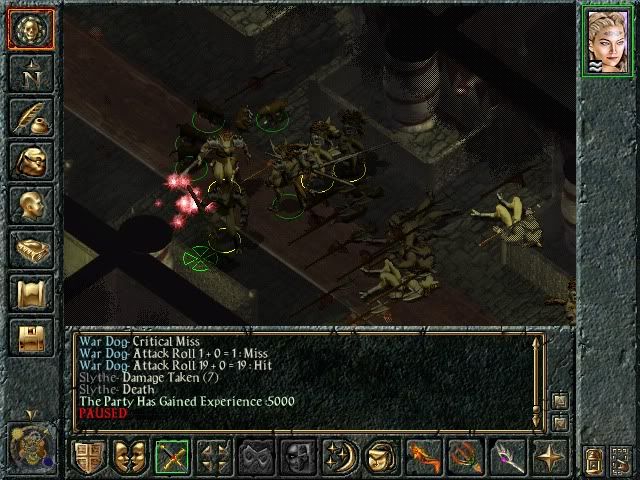Image resolution: width=640 pixels, height=480 pixels.
Task: Equip the orange flaming weapon slot
Action: pos(424,457)
